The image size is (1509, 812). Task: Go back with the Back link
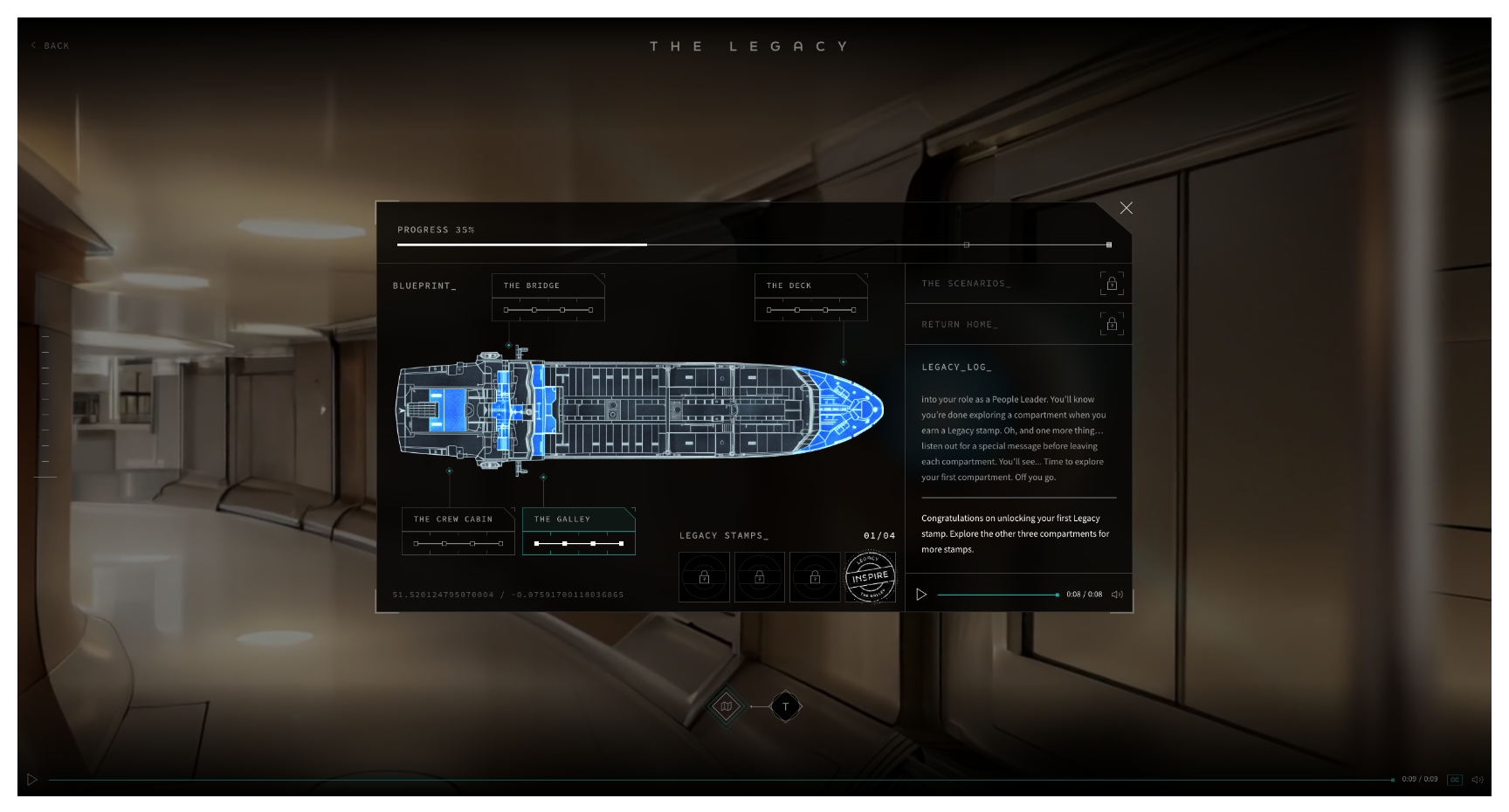[51, 45]
